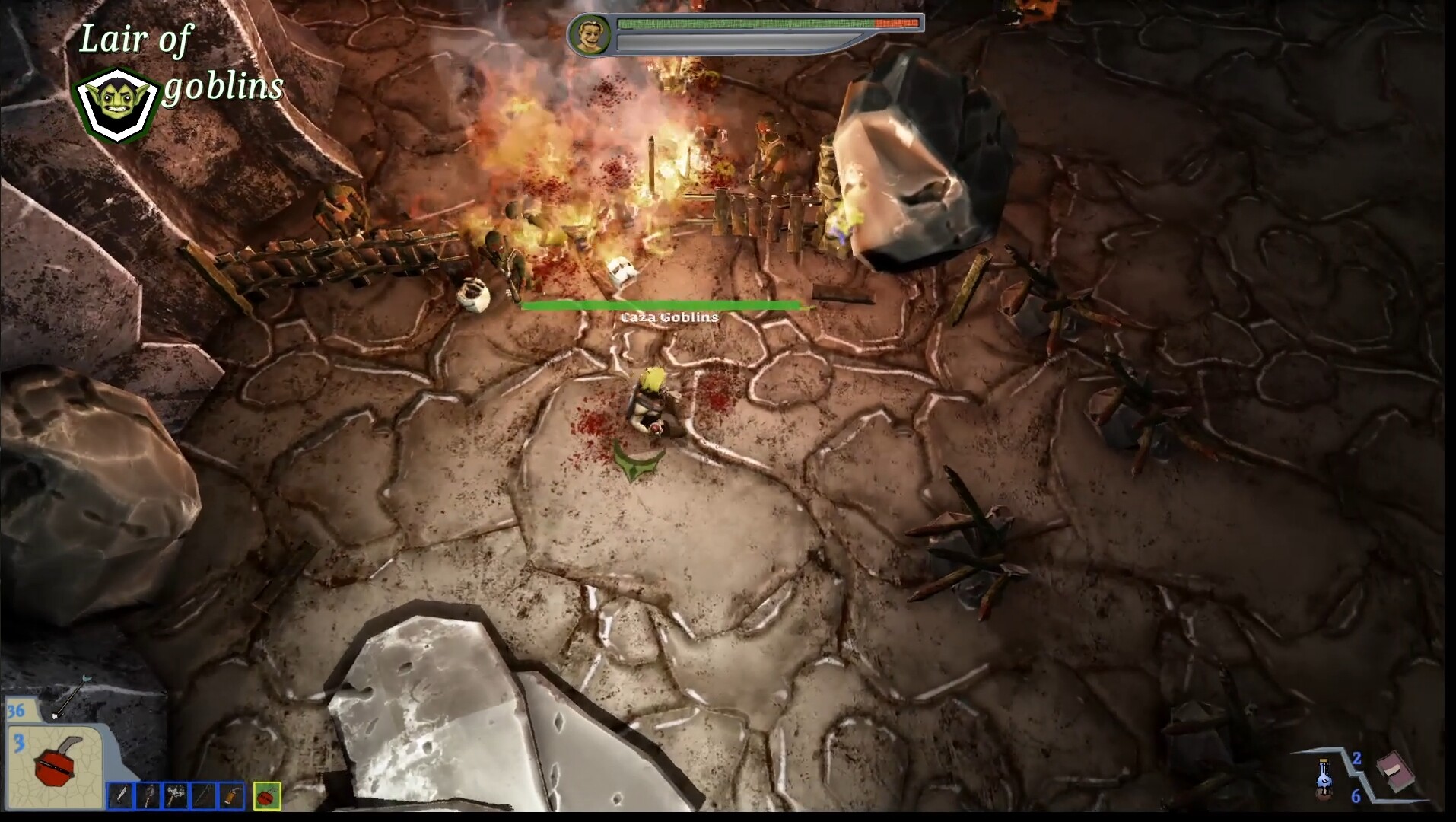Click the blue mana potion icon bottom right
The width and height of the screenshot is (1456, 822).
tap(1324, 777)
